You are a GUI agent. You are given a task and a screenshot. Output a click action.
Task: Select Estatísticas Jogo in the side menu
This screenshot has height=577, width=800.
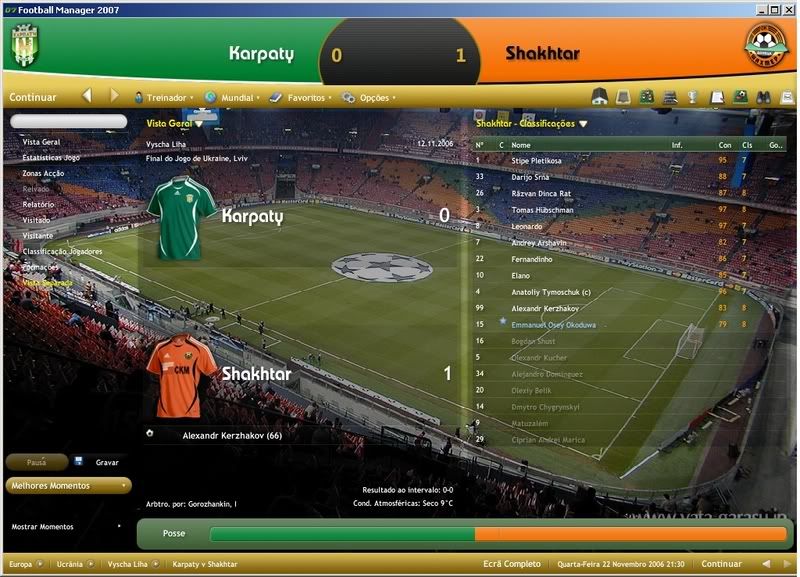(52, 157)
